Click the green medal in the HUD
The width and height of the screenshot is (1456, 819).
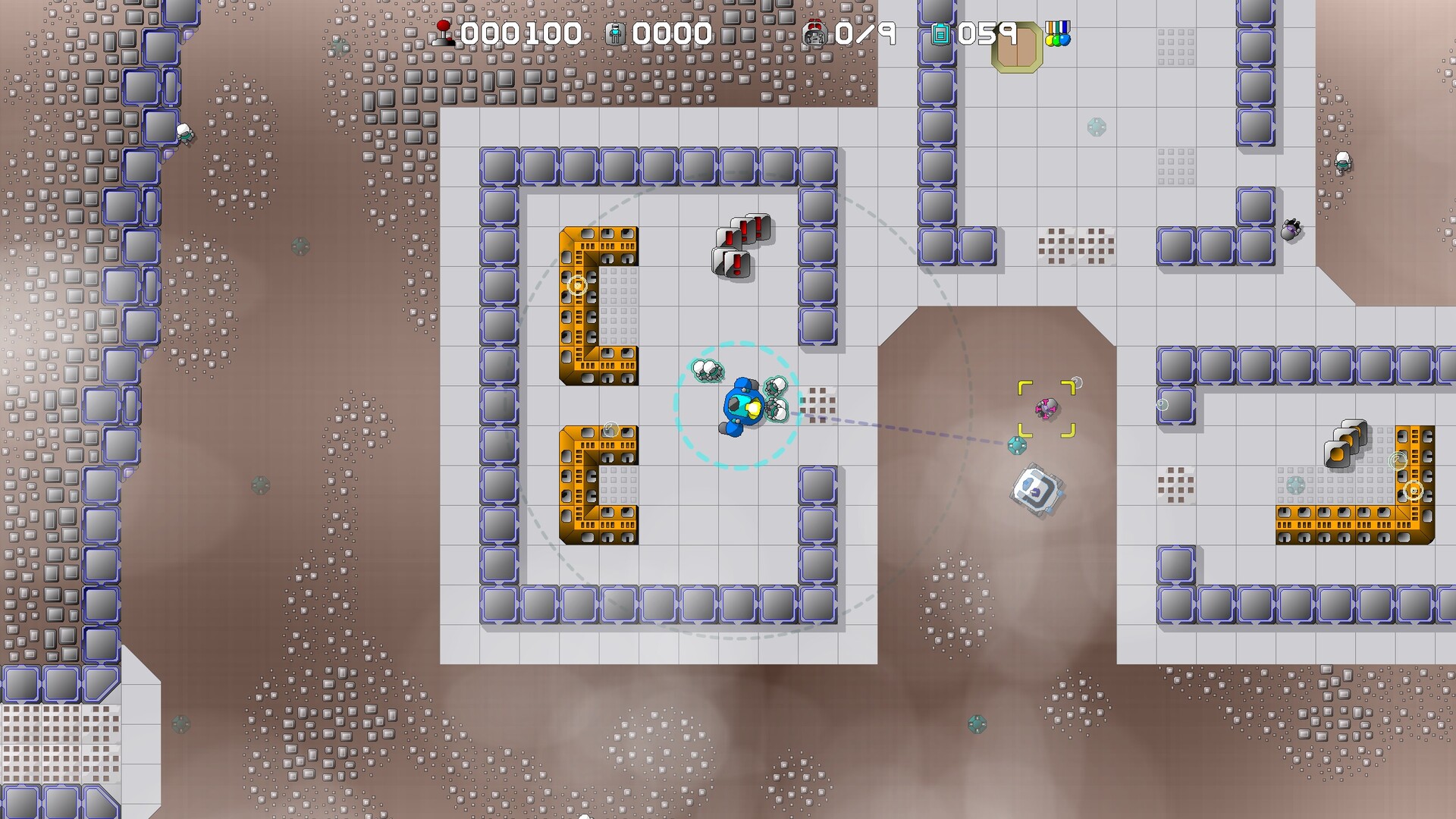(1056, 40)
